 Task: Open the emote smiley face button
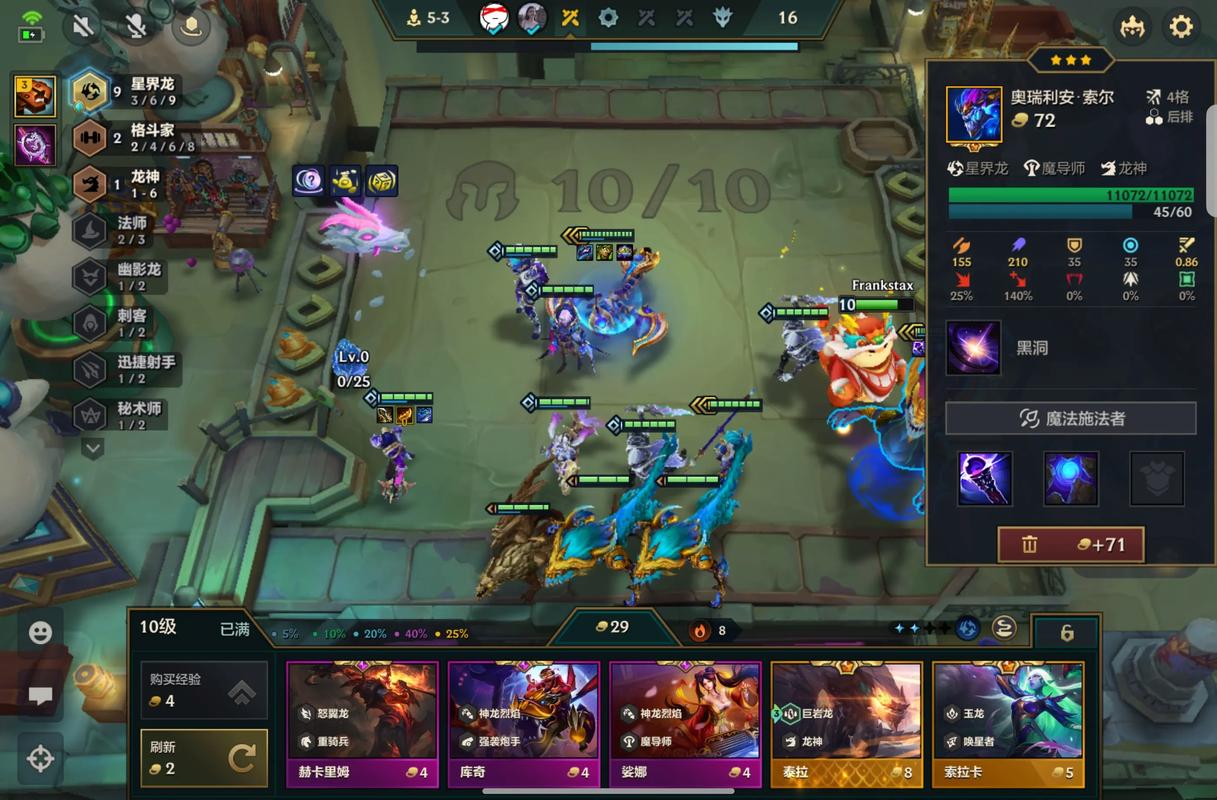click(x=40, y=633)
